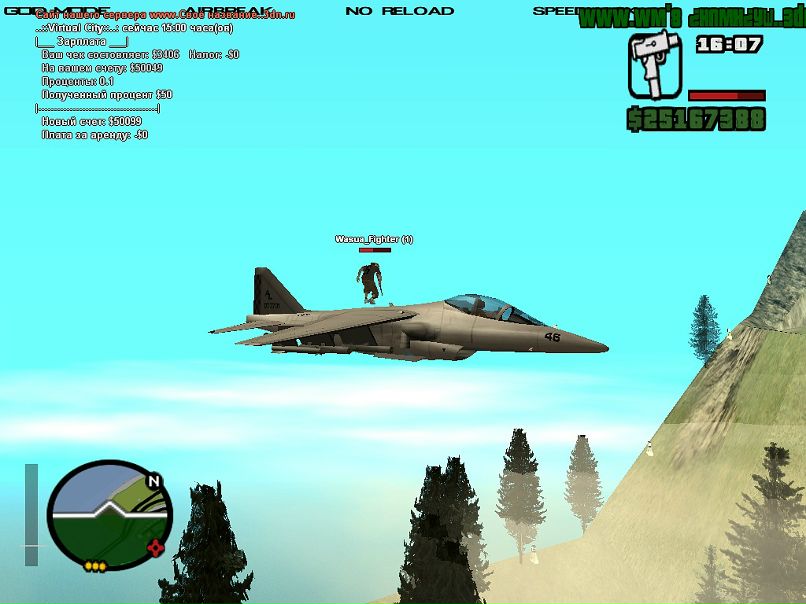Toggle the NO RELOAD cheat label
806x604 pixels.
(399, 11)
